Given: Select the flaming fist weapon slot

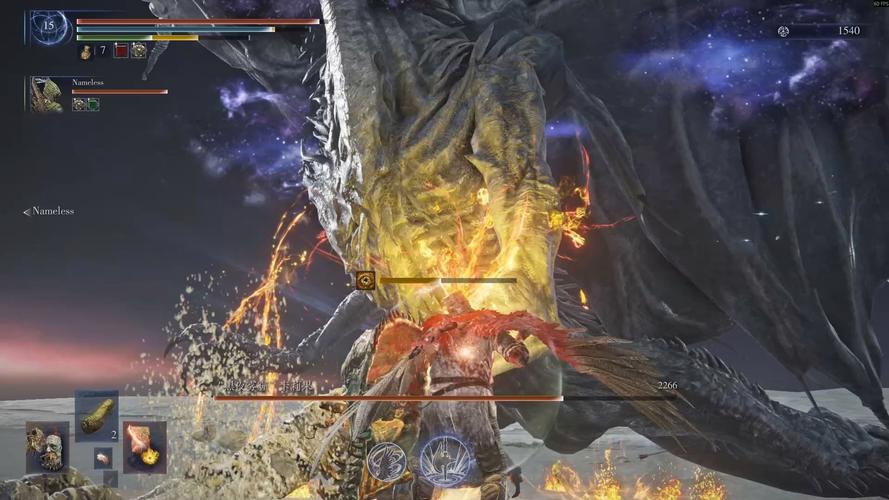Looking at the screenshot, I should (x=145, y=446).
